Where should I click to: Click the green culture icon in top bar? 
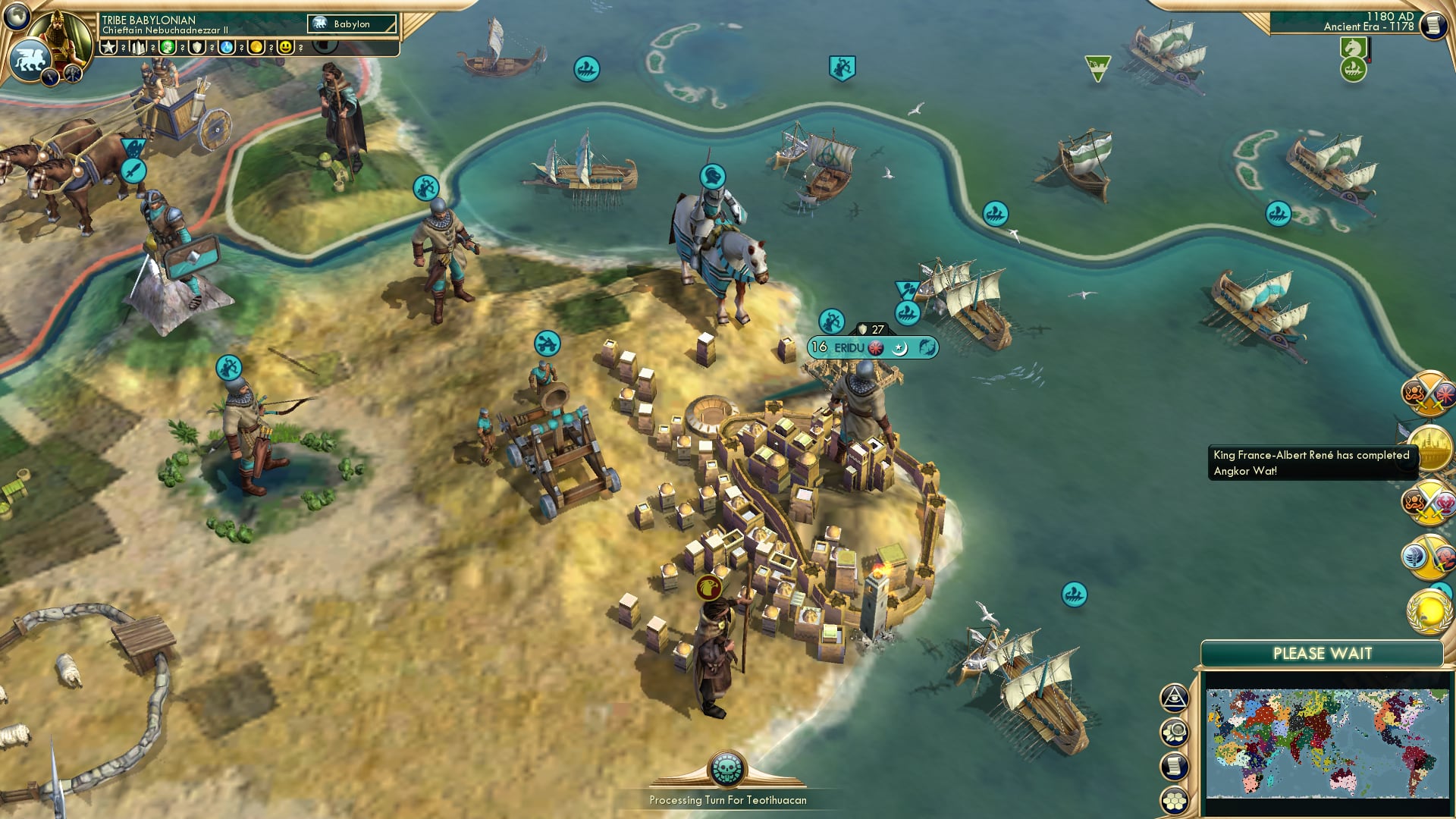168,47
